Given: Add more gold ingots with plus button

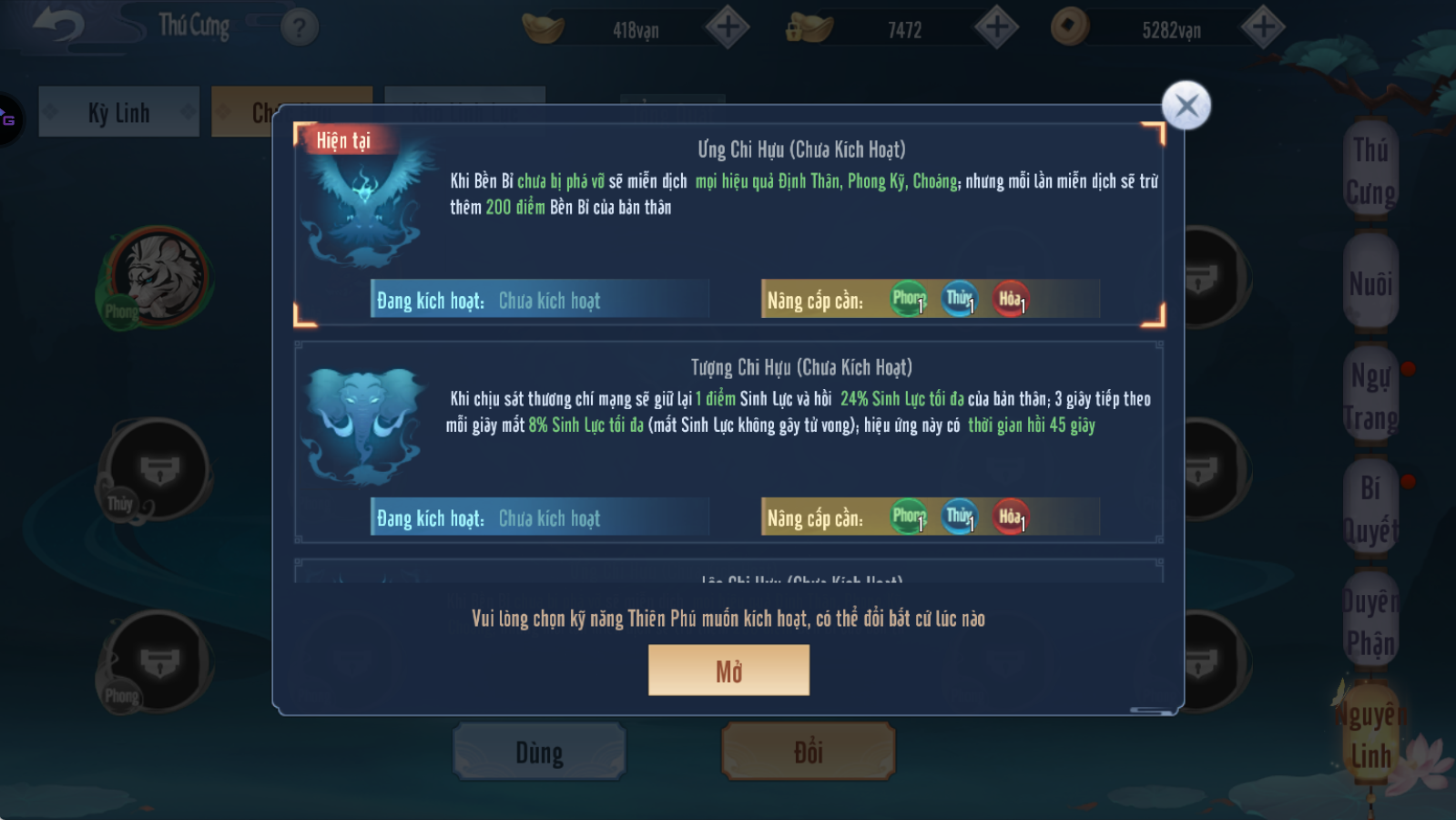Looking at the screenshot, I should point(728,27).
